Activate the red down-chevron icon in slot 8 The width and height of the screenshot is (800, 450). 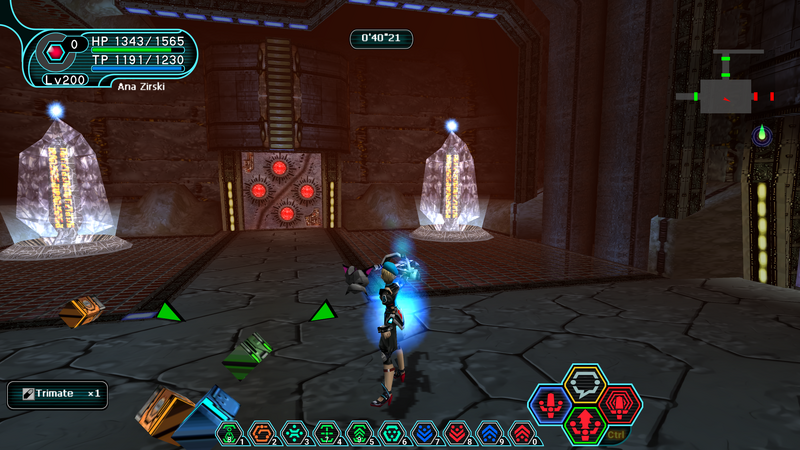pyautogui.click(x=457, y=432)
